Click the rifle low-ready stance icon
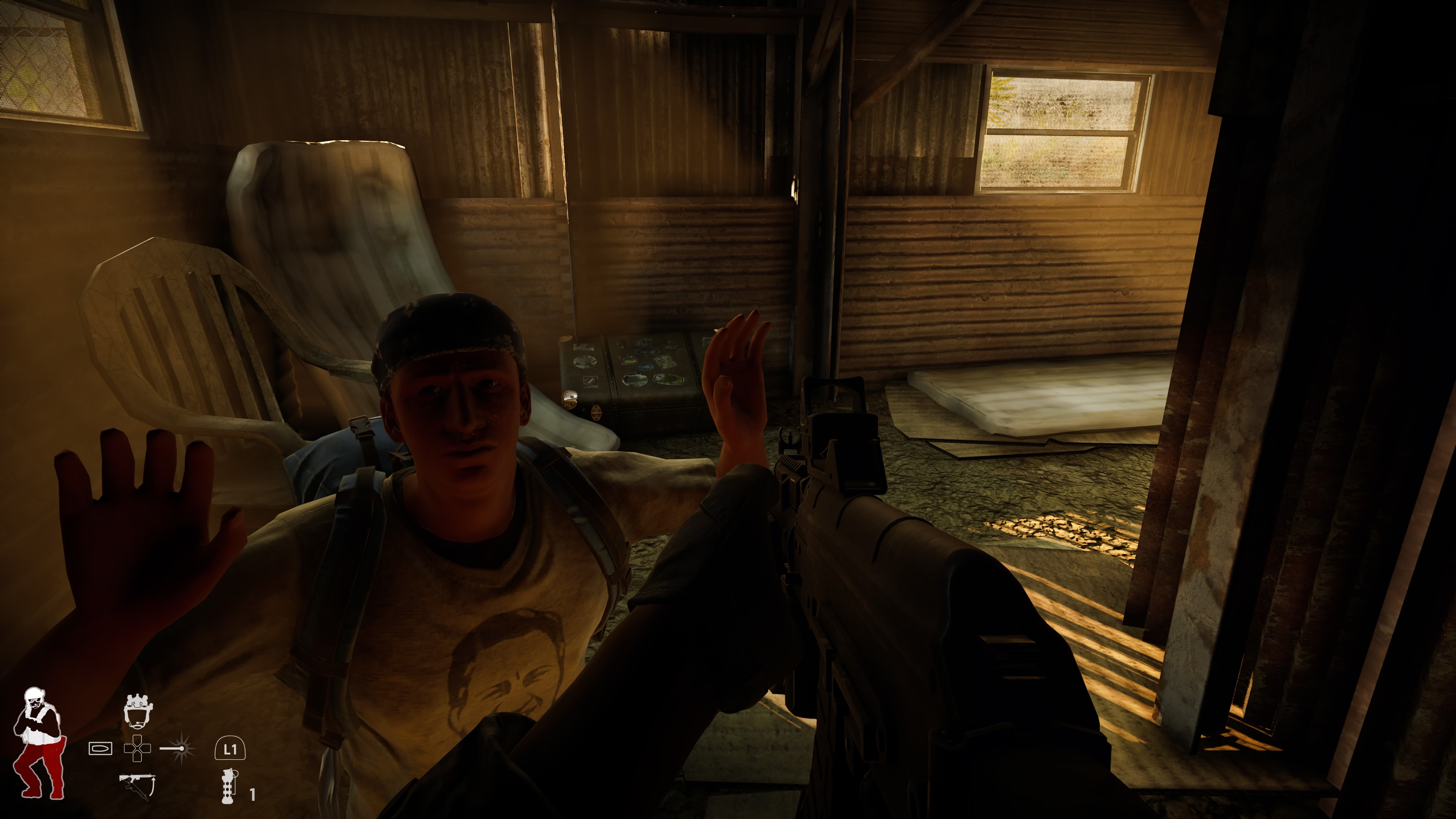The width and height of the screenshot is (1456, 819). [137, 786]
